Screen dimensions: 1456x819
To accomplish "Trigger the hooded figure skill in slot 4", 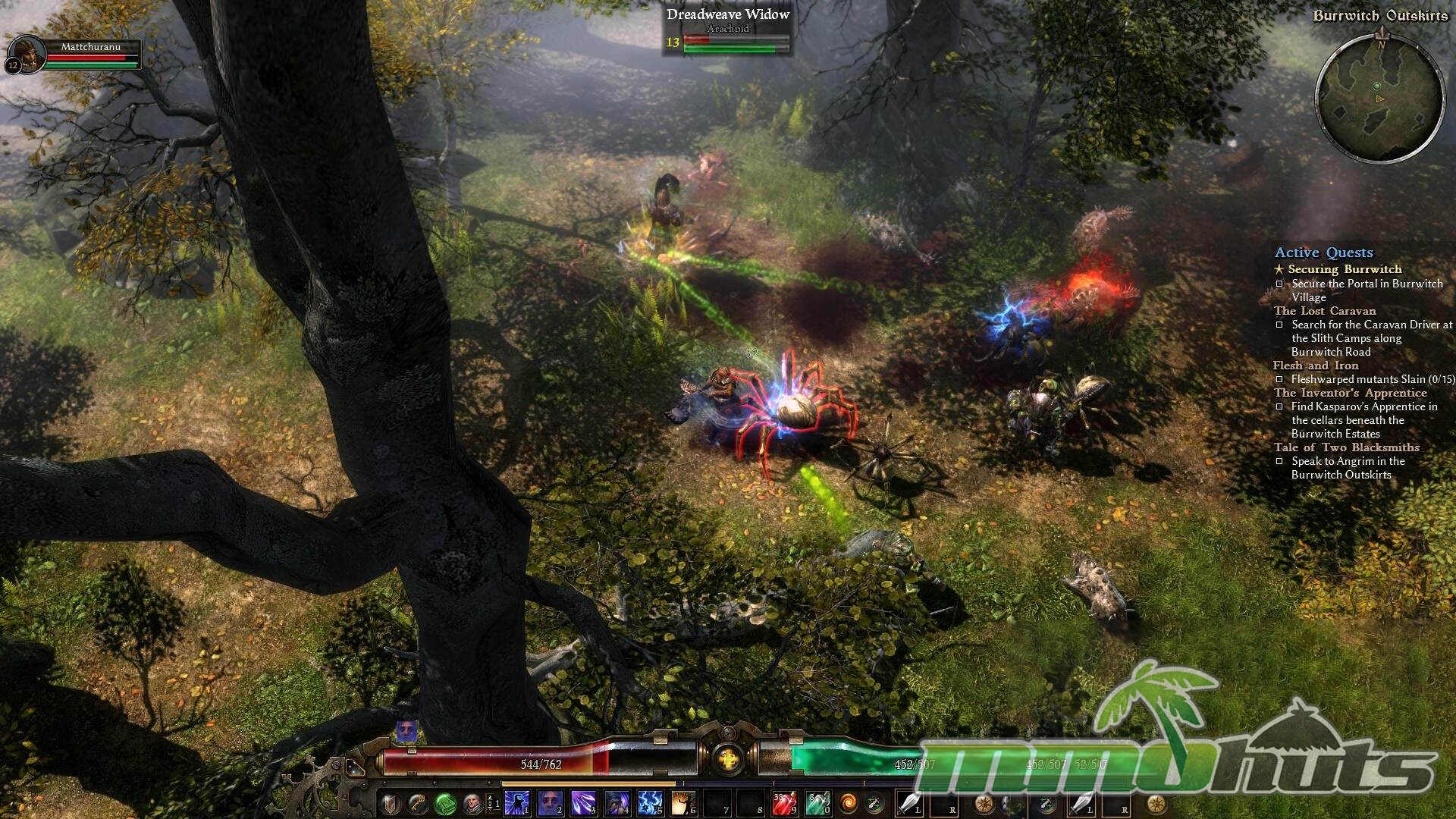I will [617, 803].
